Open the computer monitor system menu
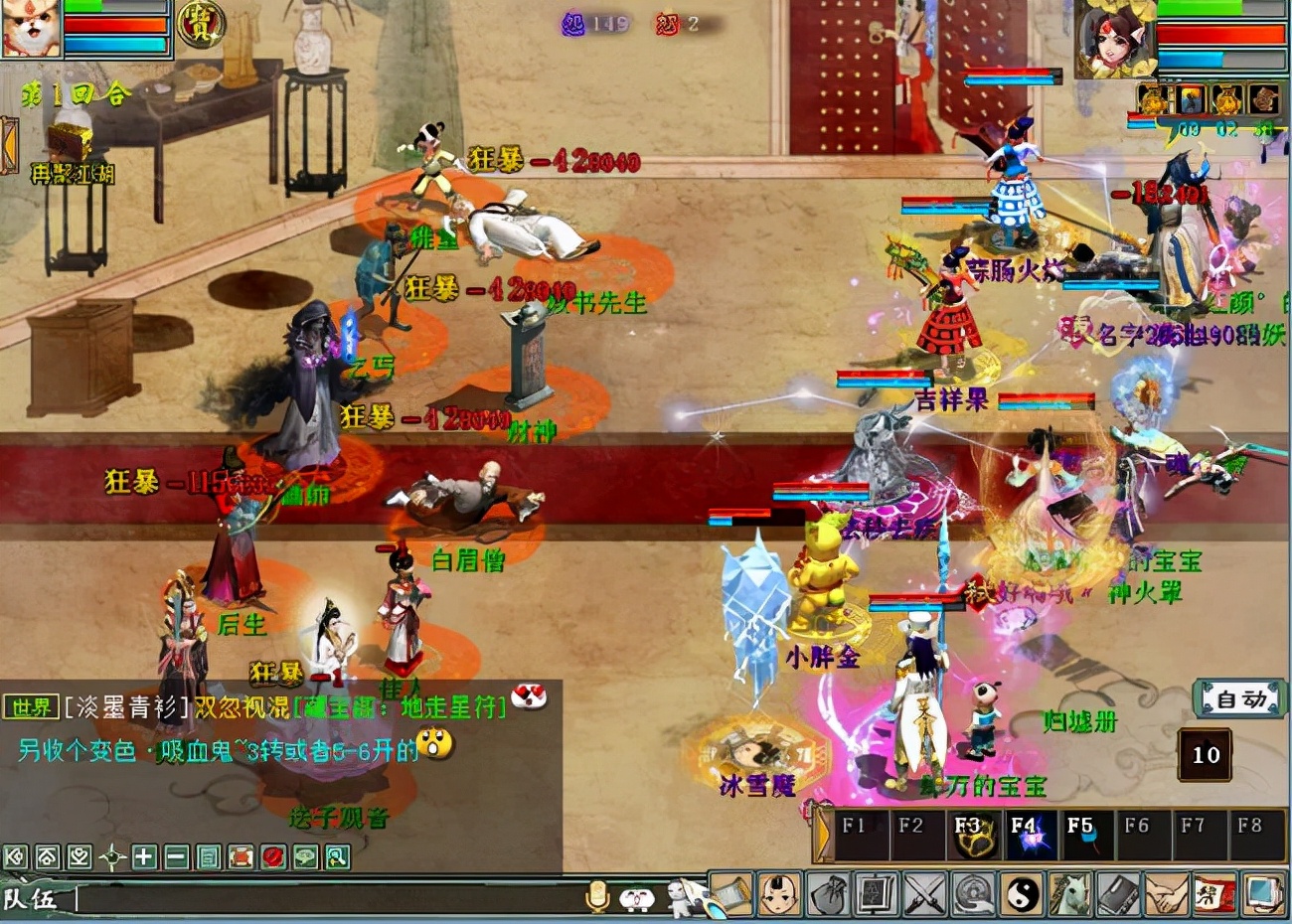 pos(1263,893)
